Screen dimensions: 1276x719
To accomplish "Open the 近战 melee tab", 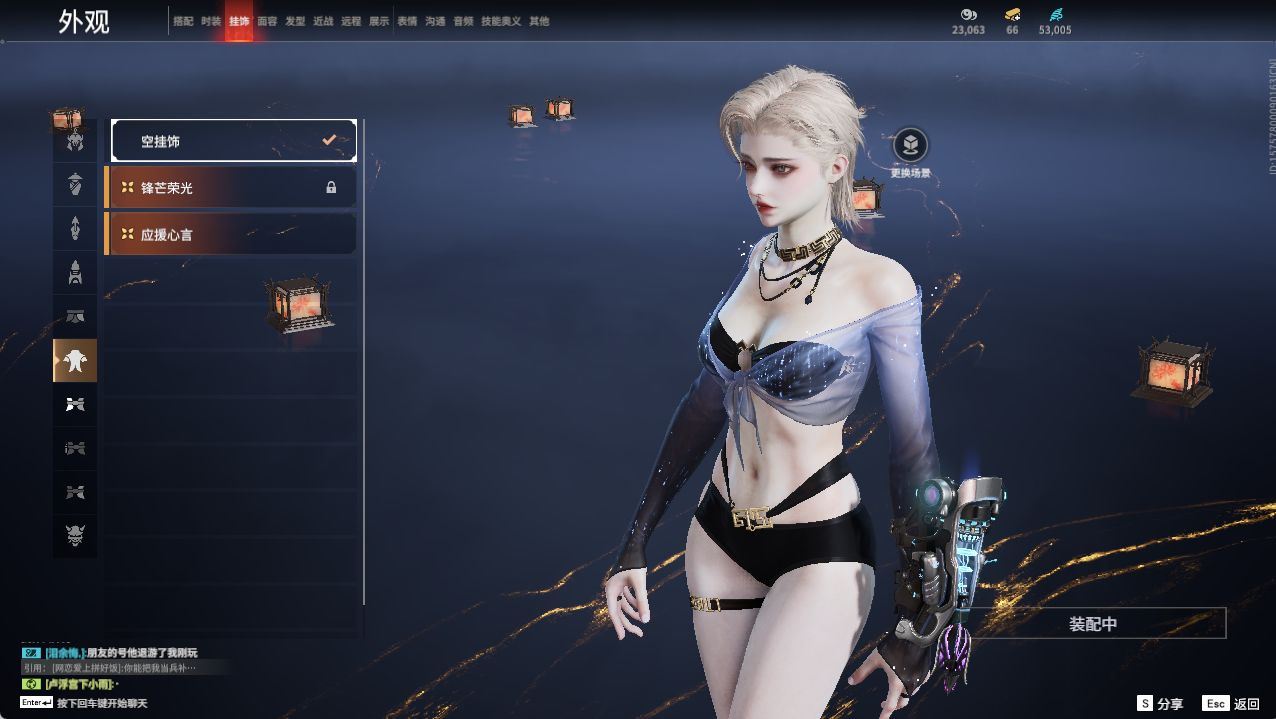I will coord(323,21).
